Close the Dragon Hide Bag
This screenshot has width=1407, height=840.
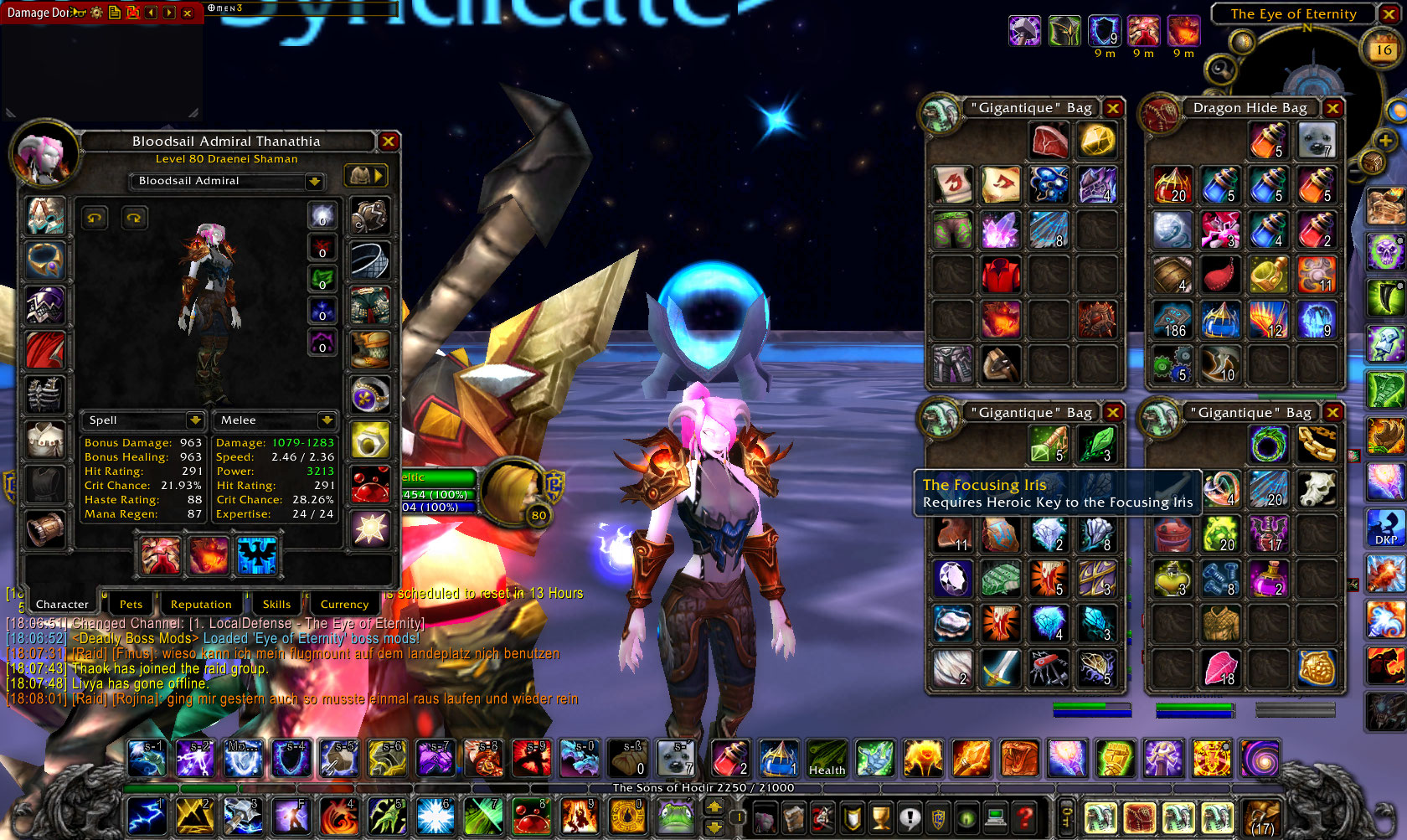click(x=1332, y=108)
